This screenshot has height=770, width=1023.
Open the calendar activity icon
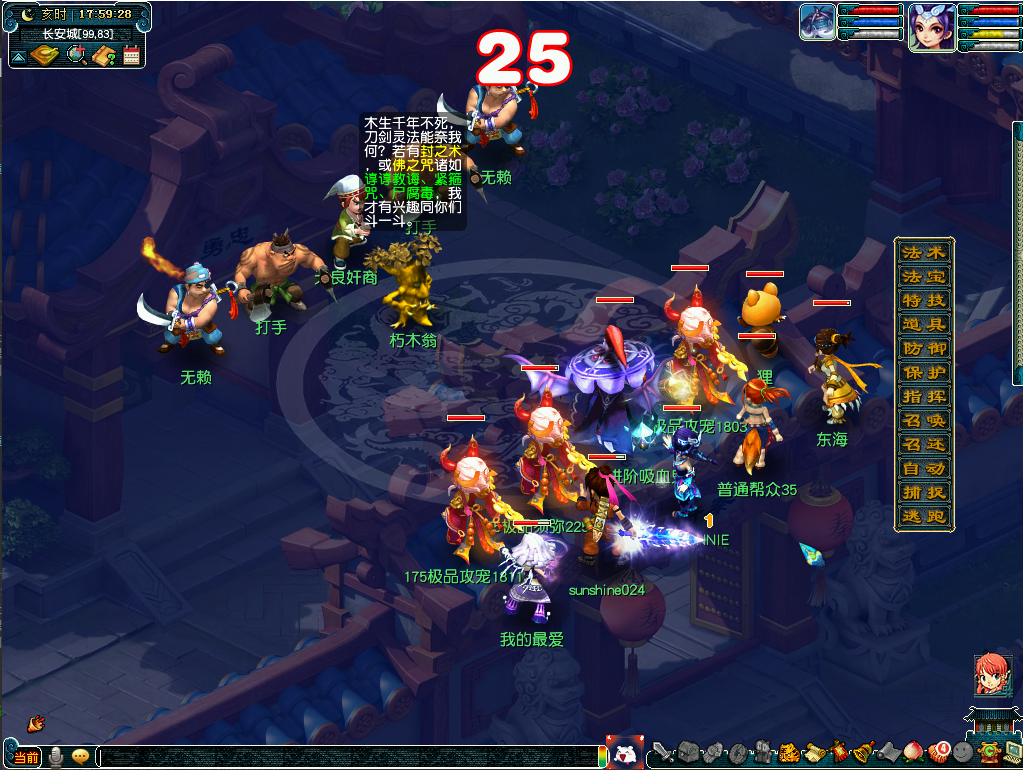pos(132,55)
